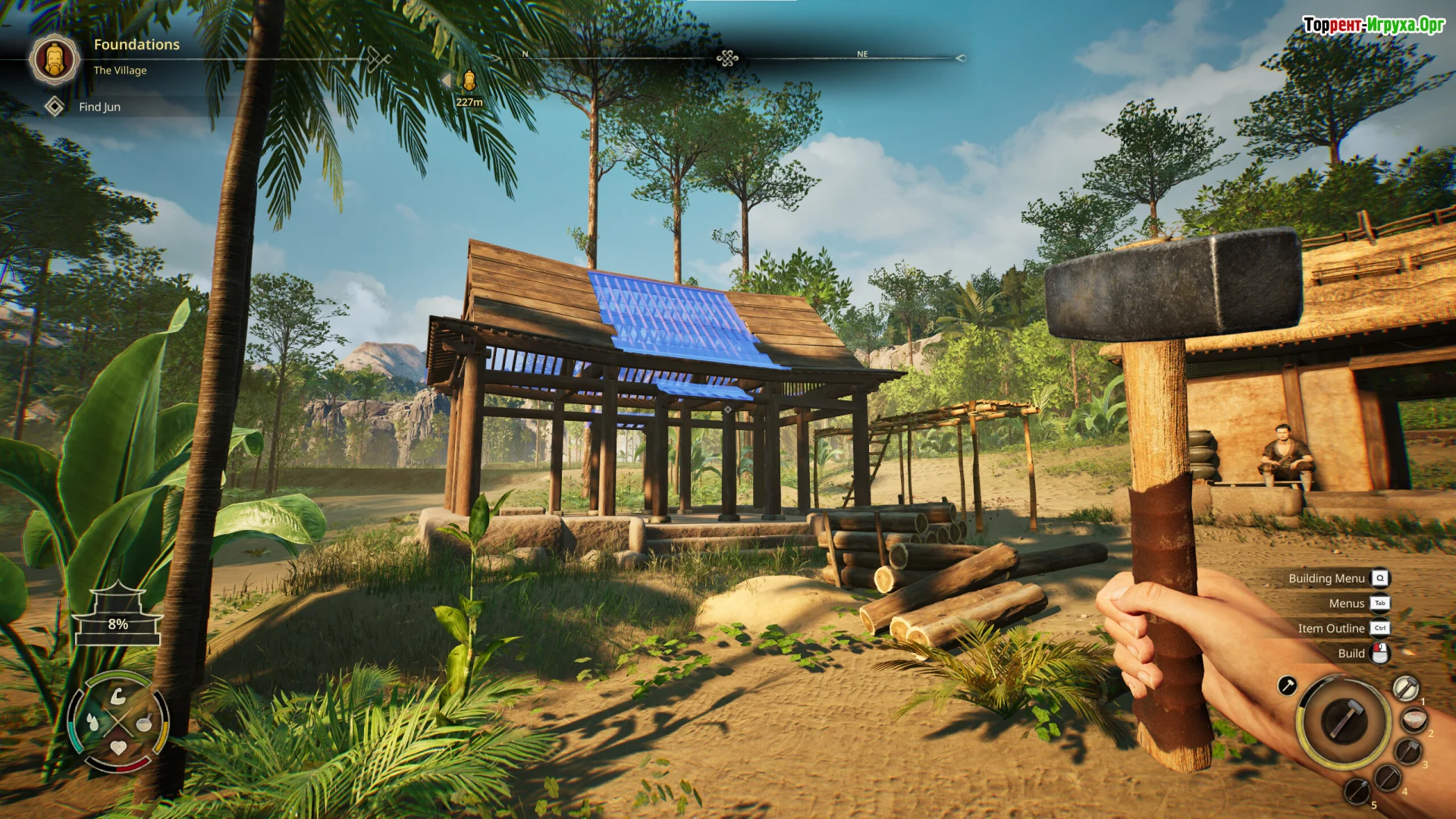Screen dimensions: 1456x819
Task: Activate the small black hammer mode icon
Action: click(1287, 686)
